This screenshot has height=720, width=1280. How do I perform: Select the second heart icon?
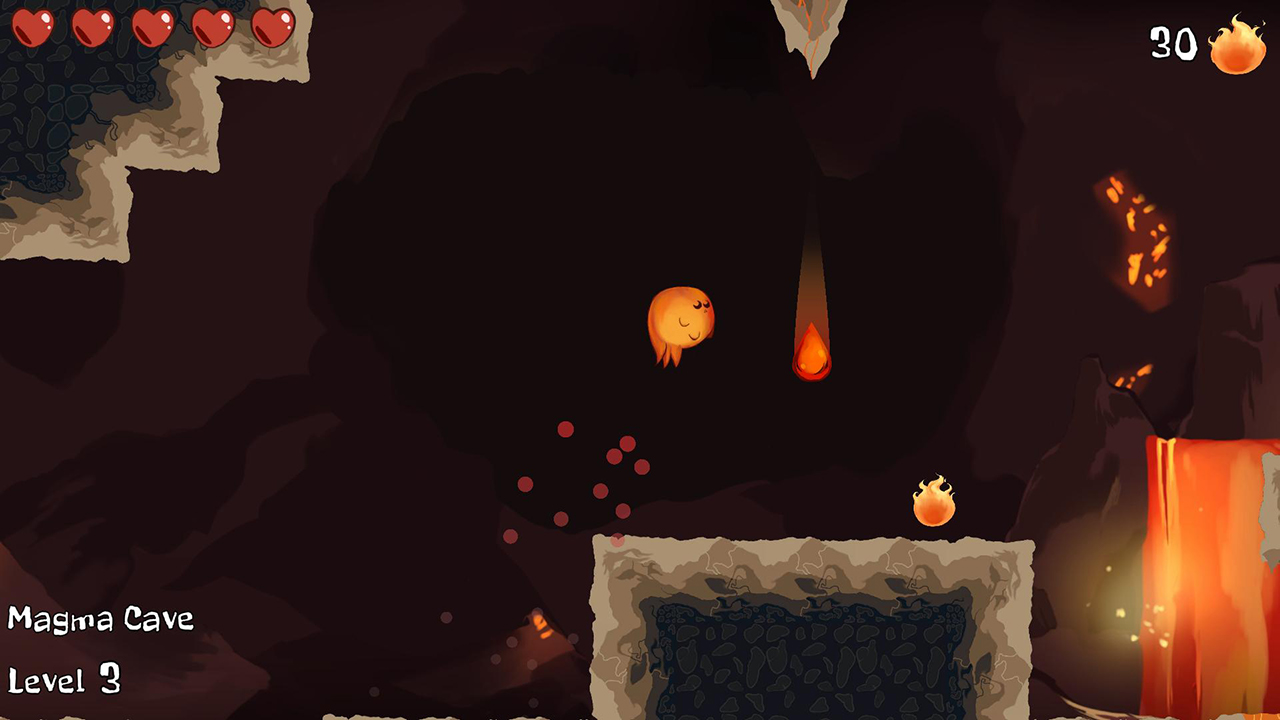pyautogui.click(x=95, y=28)
